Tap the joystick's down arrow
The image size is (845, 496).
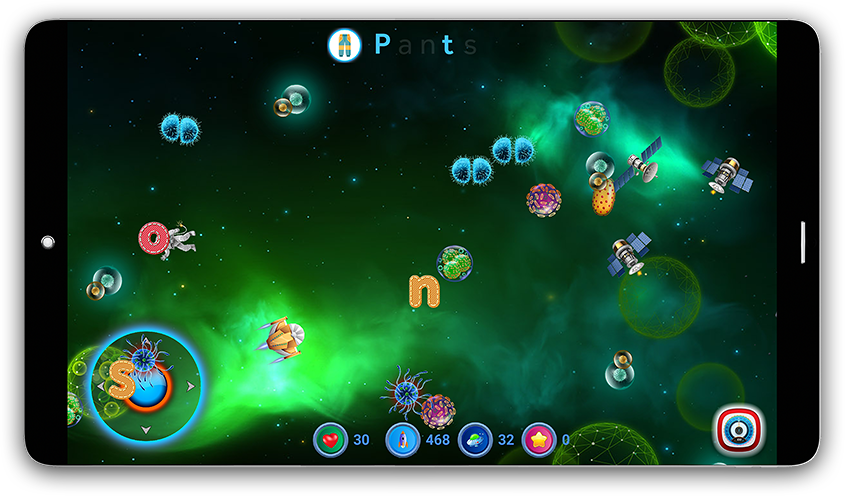(145, 431)
